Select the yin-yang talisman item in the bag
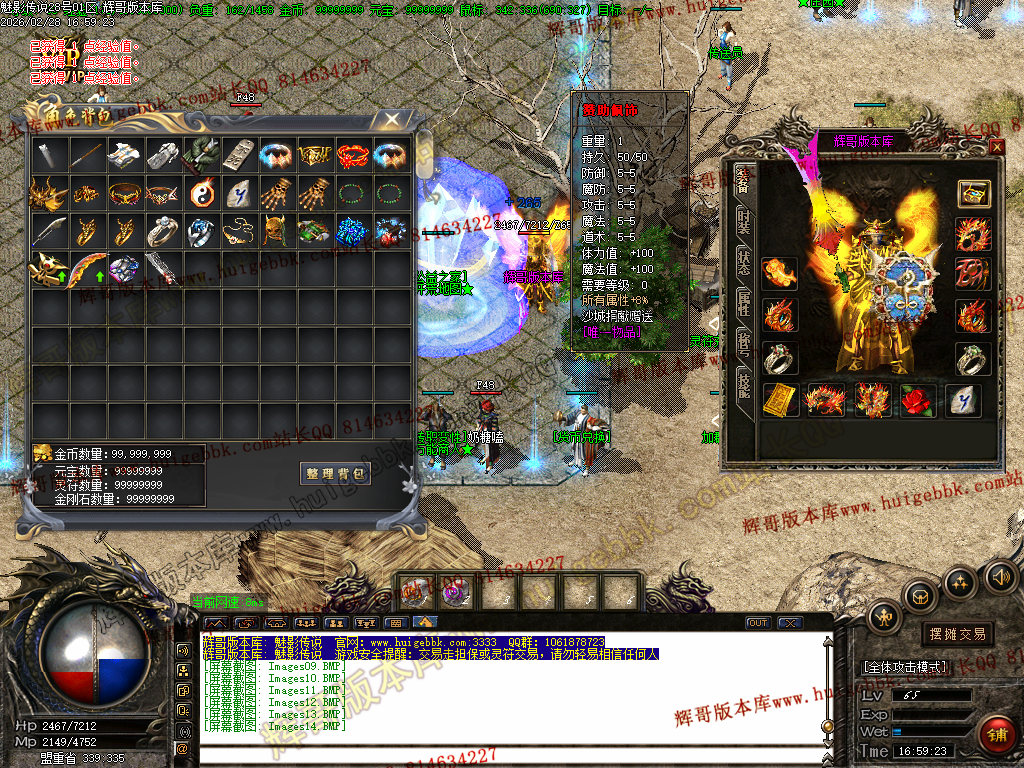1024x768 pixels. (x=201, y=193)
